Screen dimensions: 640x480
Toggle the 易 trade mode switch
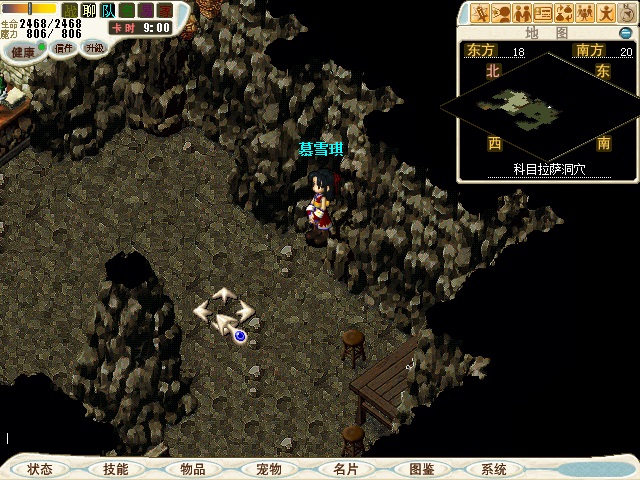(146, 10)
